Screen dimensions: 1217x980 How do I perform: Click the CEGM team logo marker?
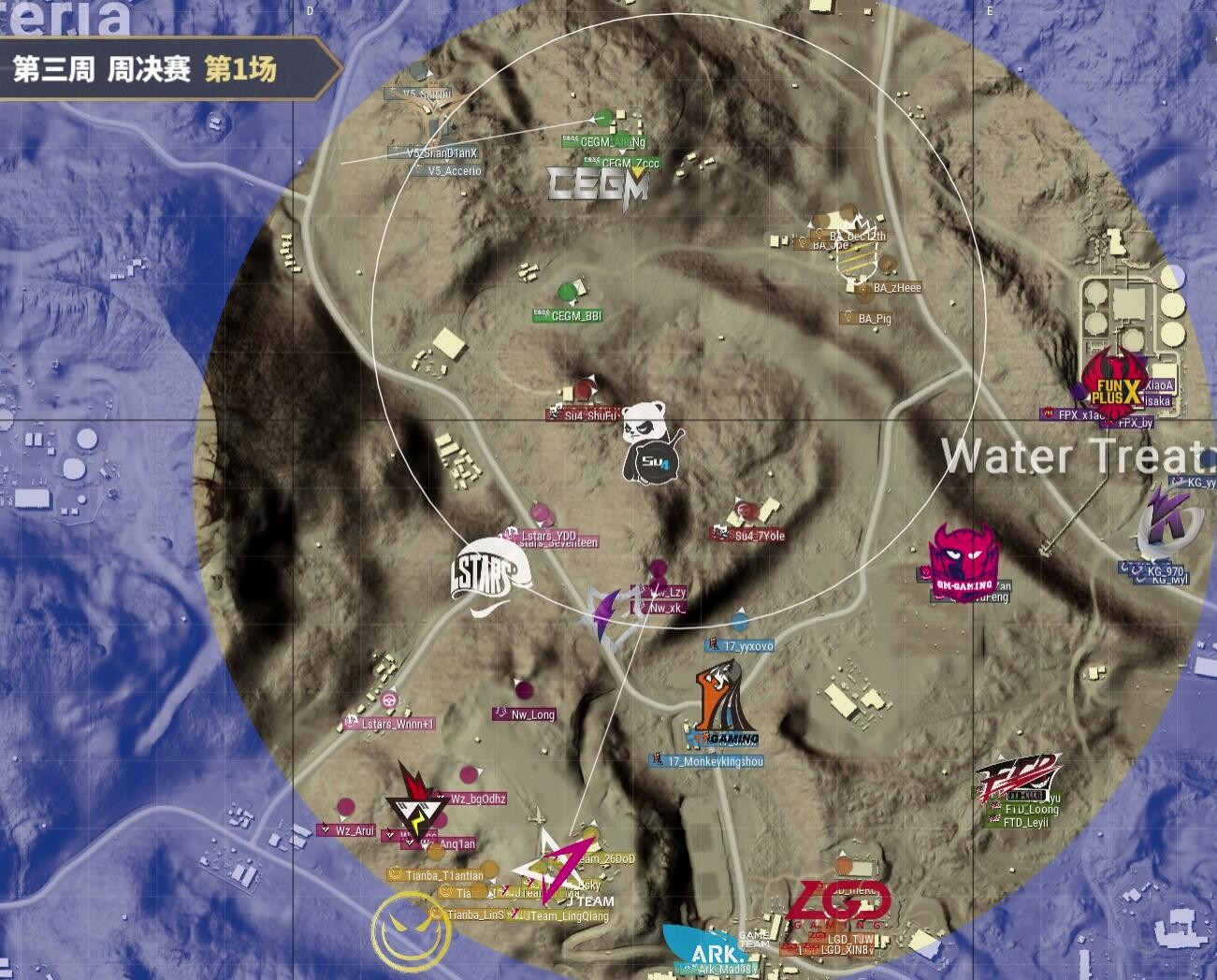click(x=598, y=184)
